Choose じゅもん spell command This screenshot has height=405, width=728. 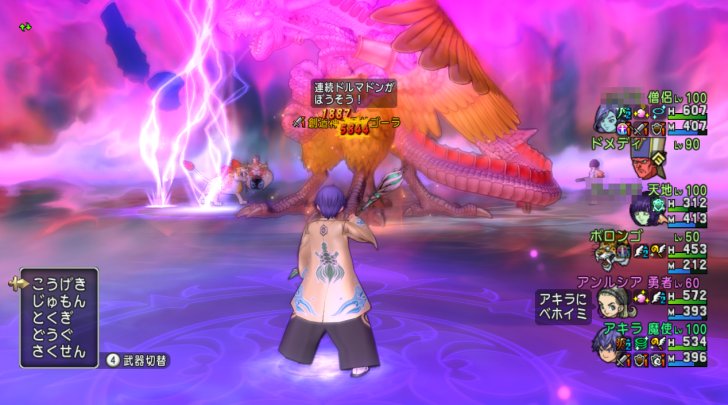point(59,301)
